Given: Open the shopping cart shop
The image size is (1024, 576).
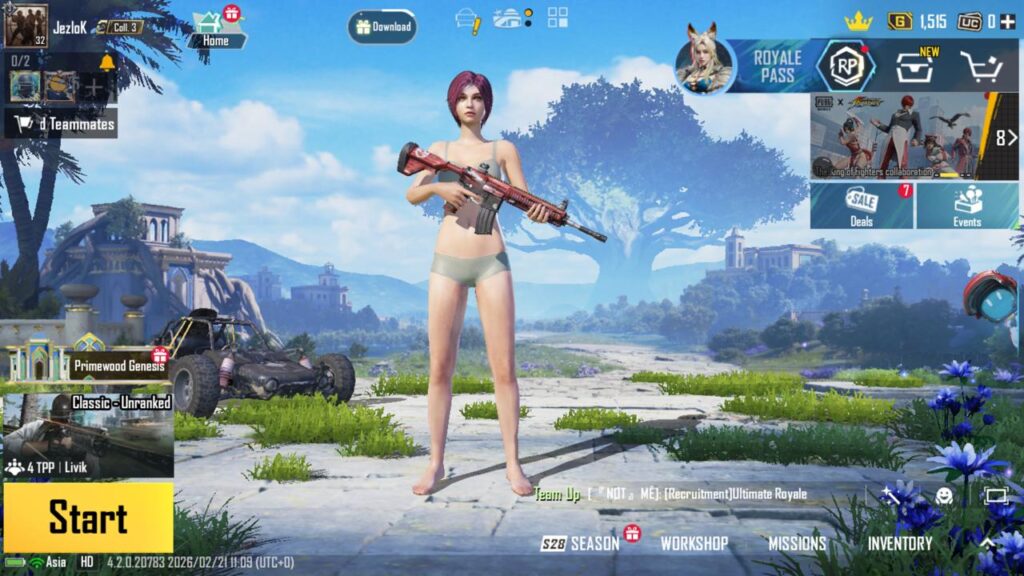Looking at the screenshot, I should (x=981, y=67).
